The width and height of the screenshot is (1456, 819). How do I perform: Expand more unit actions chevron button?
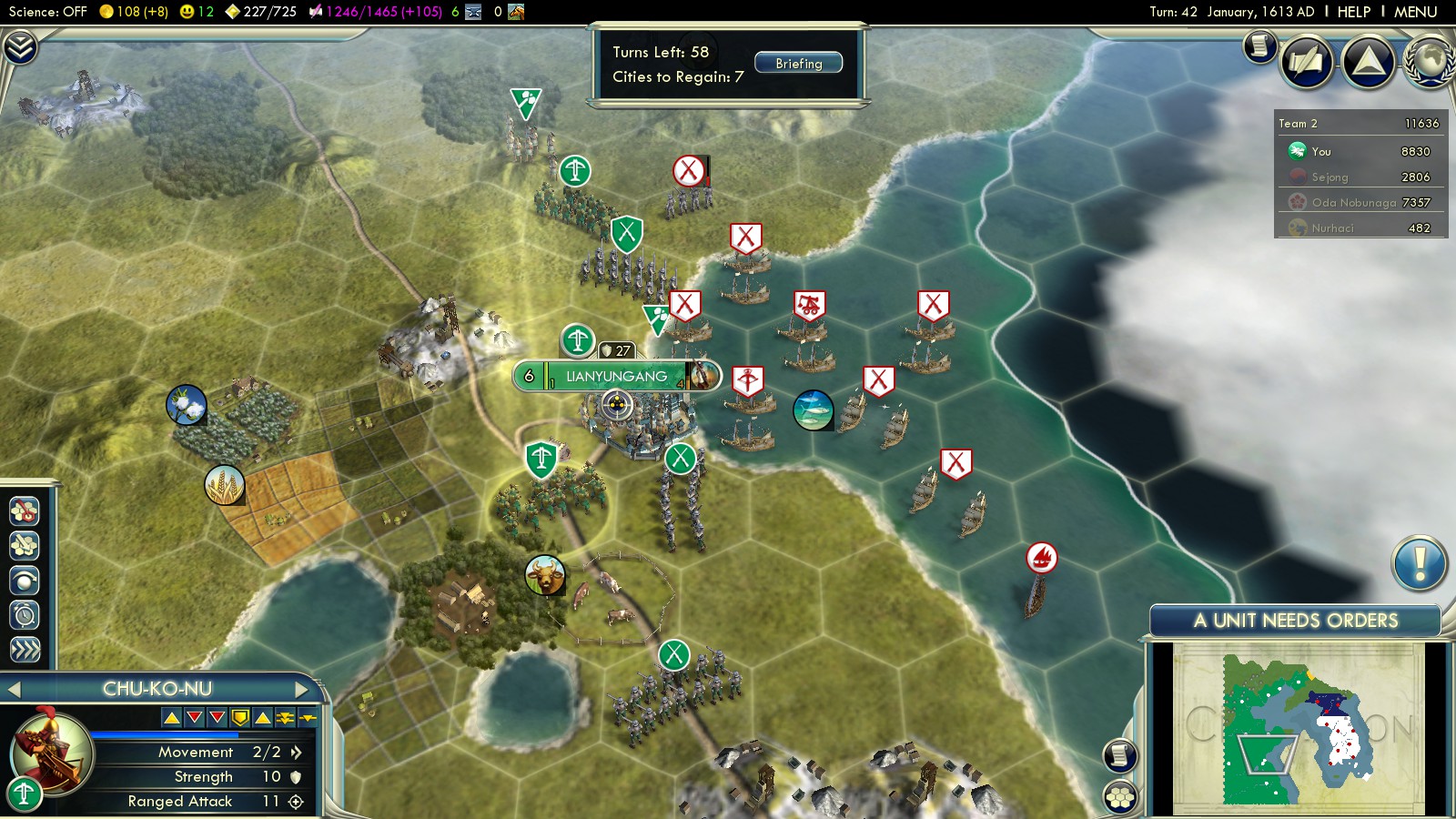tap(25, 649)
